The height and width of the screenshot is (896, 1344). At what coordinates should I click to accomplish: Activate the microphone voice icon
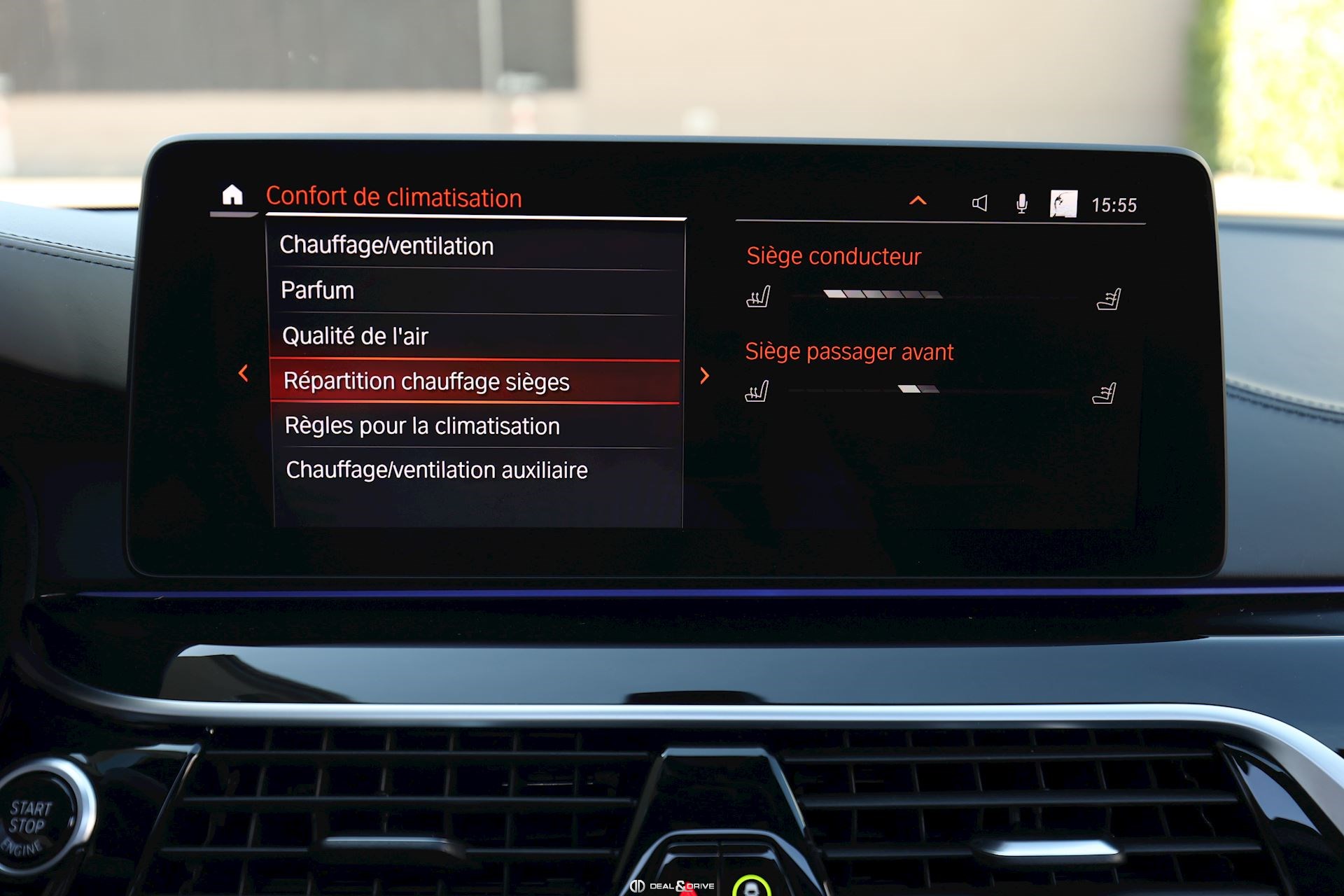click(1021, 204)
